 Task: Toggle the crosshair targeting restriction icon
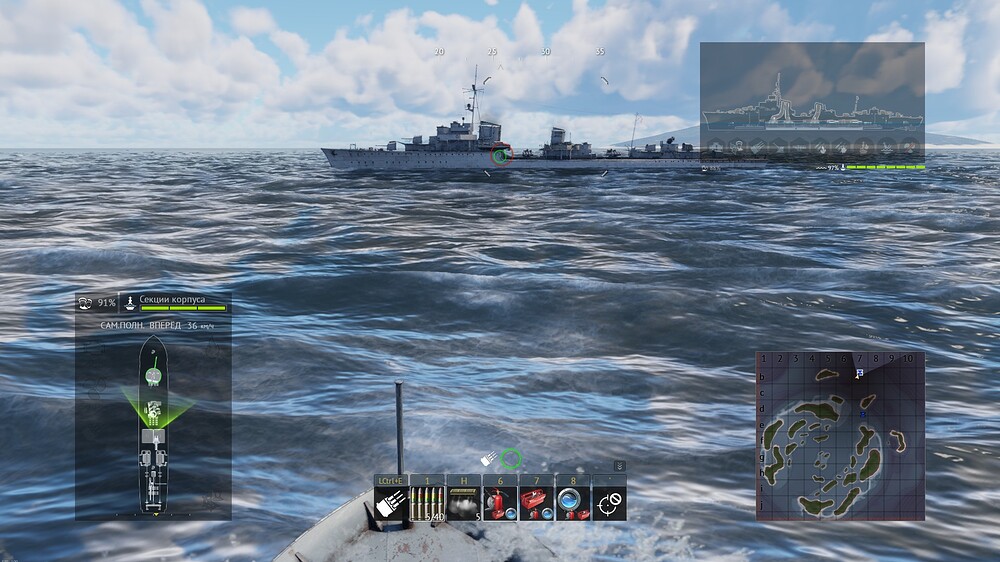[609, 504]
